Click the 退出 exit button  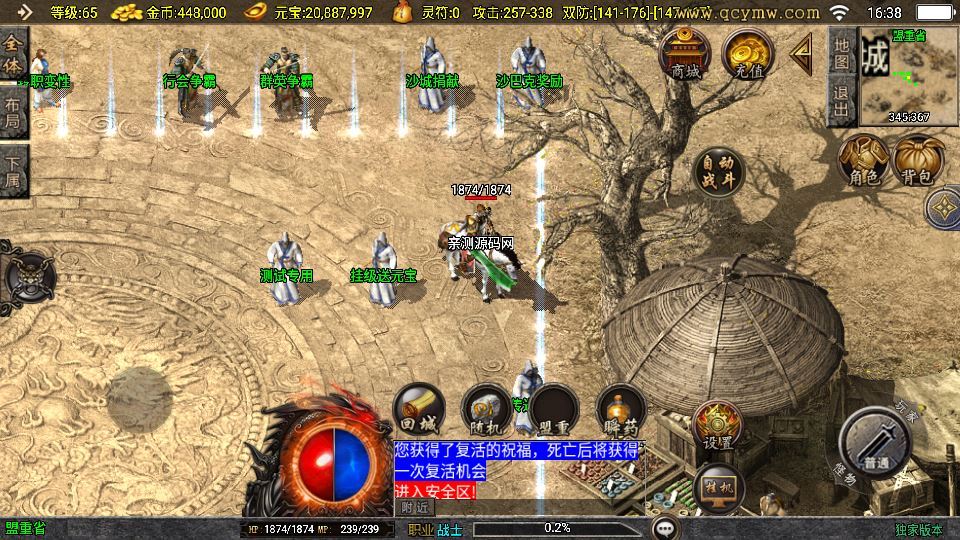click(x=842, y=101)
